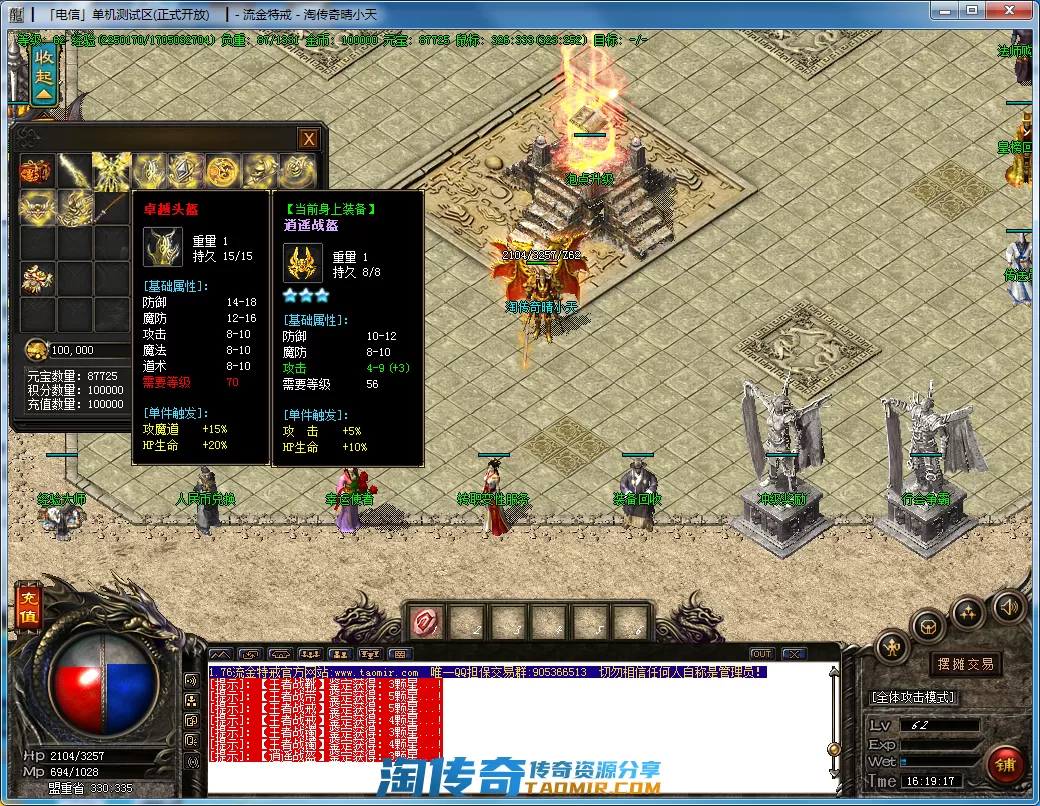
Task: Open the bag chest round icon
Action: (929, 627)
